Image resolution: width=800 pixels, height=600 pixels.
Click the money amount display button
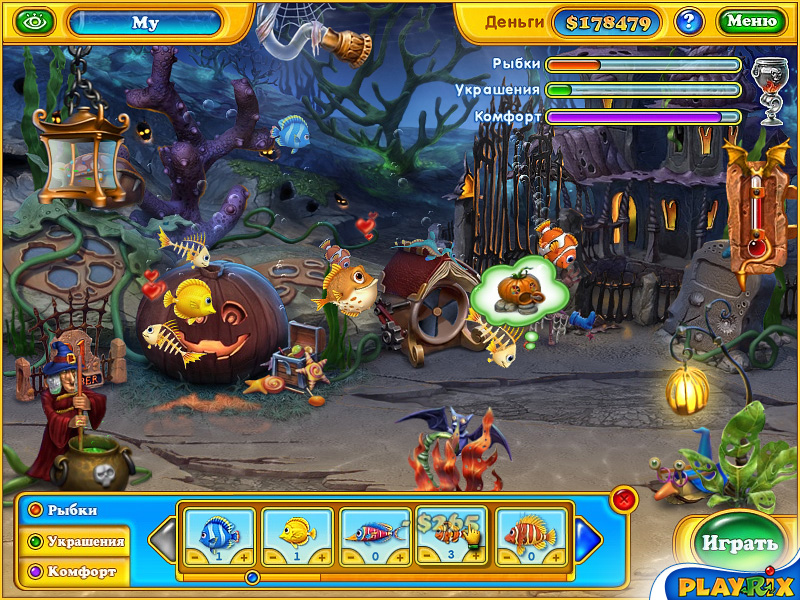coord(607,22)
